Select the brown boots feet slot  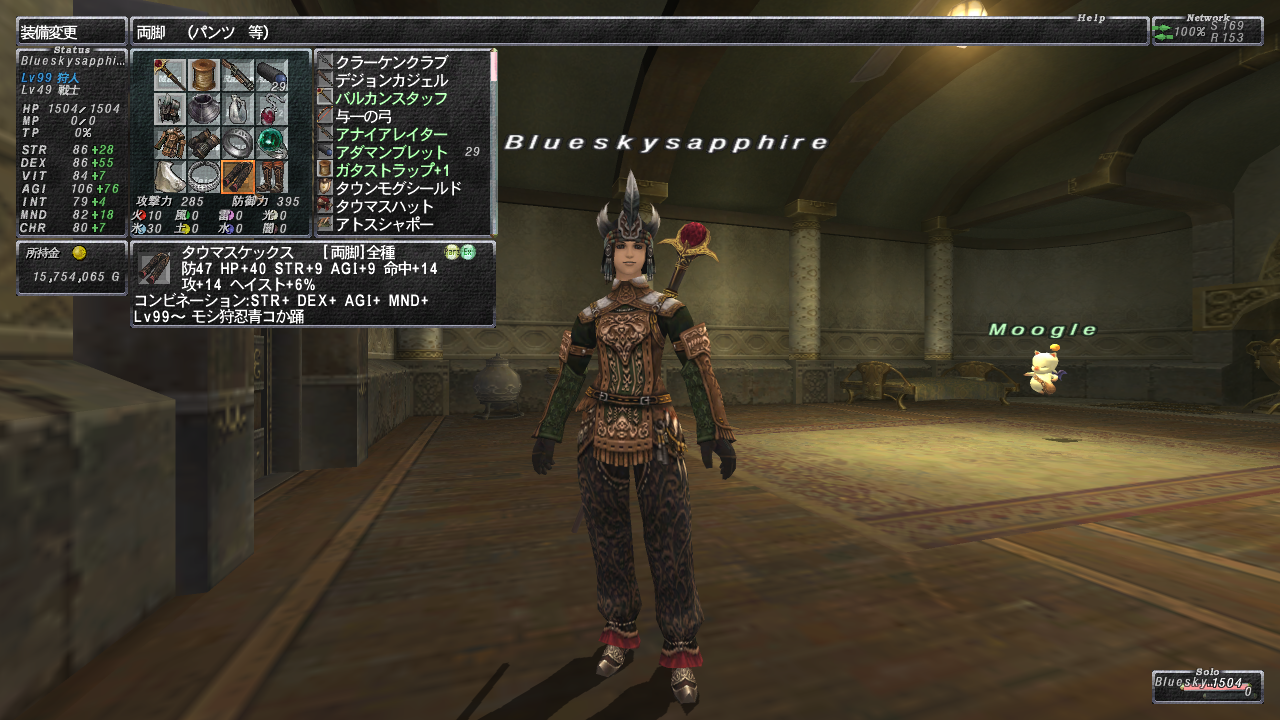272,177
